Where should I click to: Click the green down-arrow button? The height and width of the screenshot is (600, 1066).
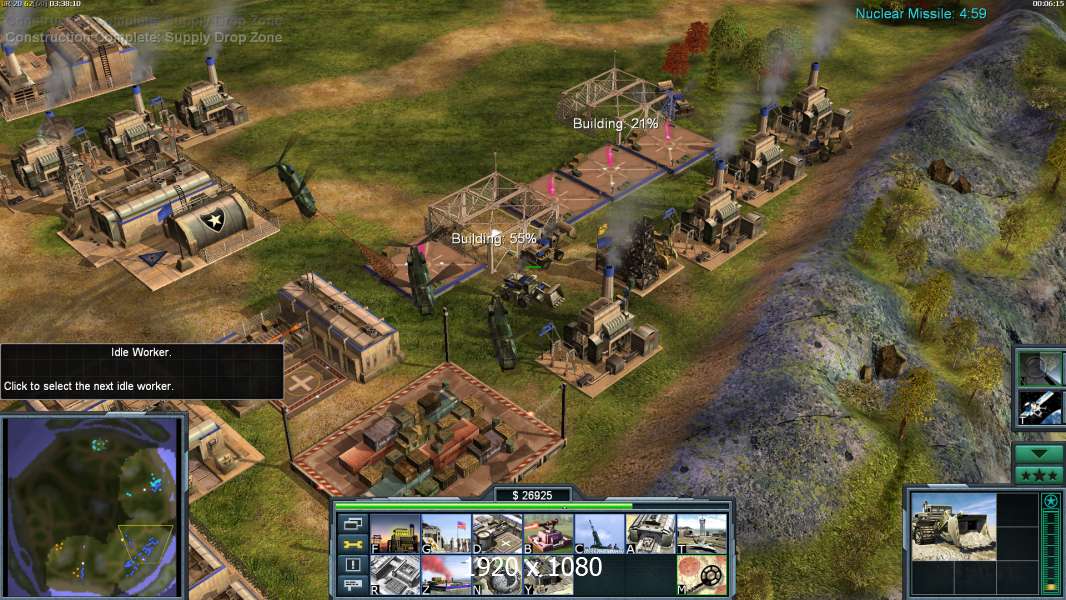(1039, 453)
